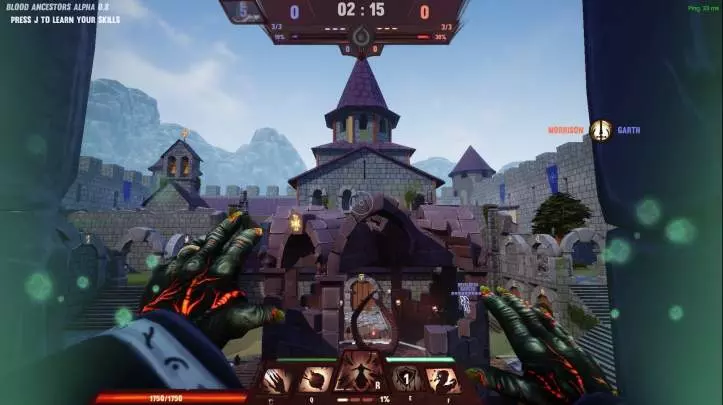The height and width of the screenshot is (405, 723).
Task: Click the flame objective icon under timer
Action: click(361, 37)
